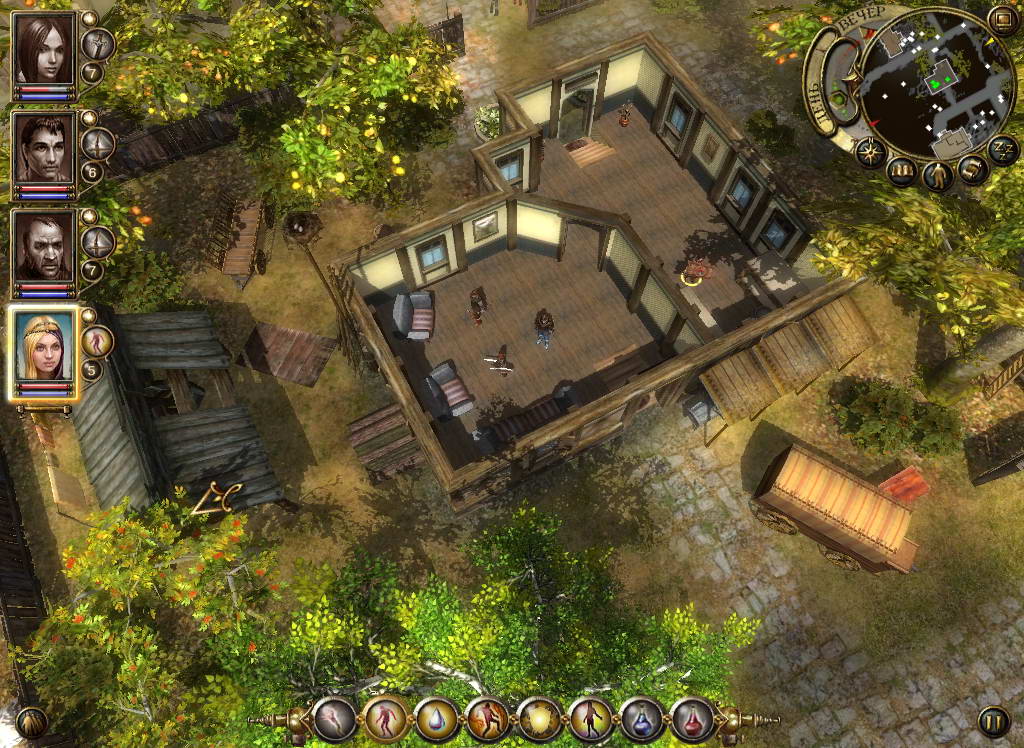The image size is (1024, 748).
Task: Click the compass button under the minimap
Action: pos(869,153)
